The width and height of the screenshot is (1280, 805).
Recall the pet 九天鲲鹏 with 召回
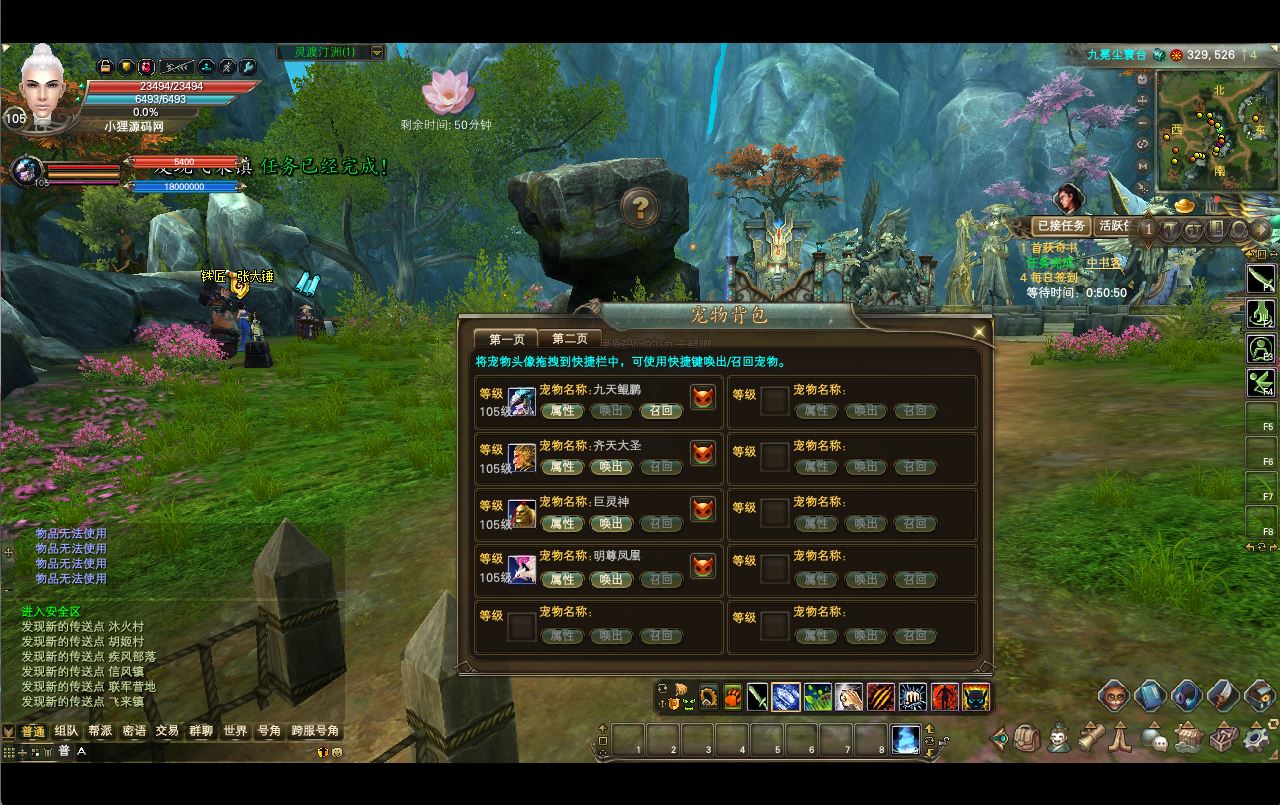[x=661, y=410]
